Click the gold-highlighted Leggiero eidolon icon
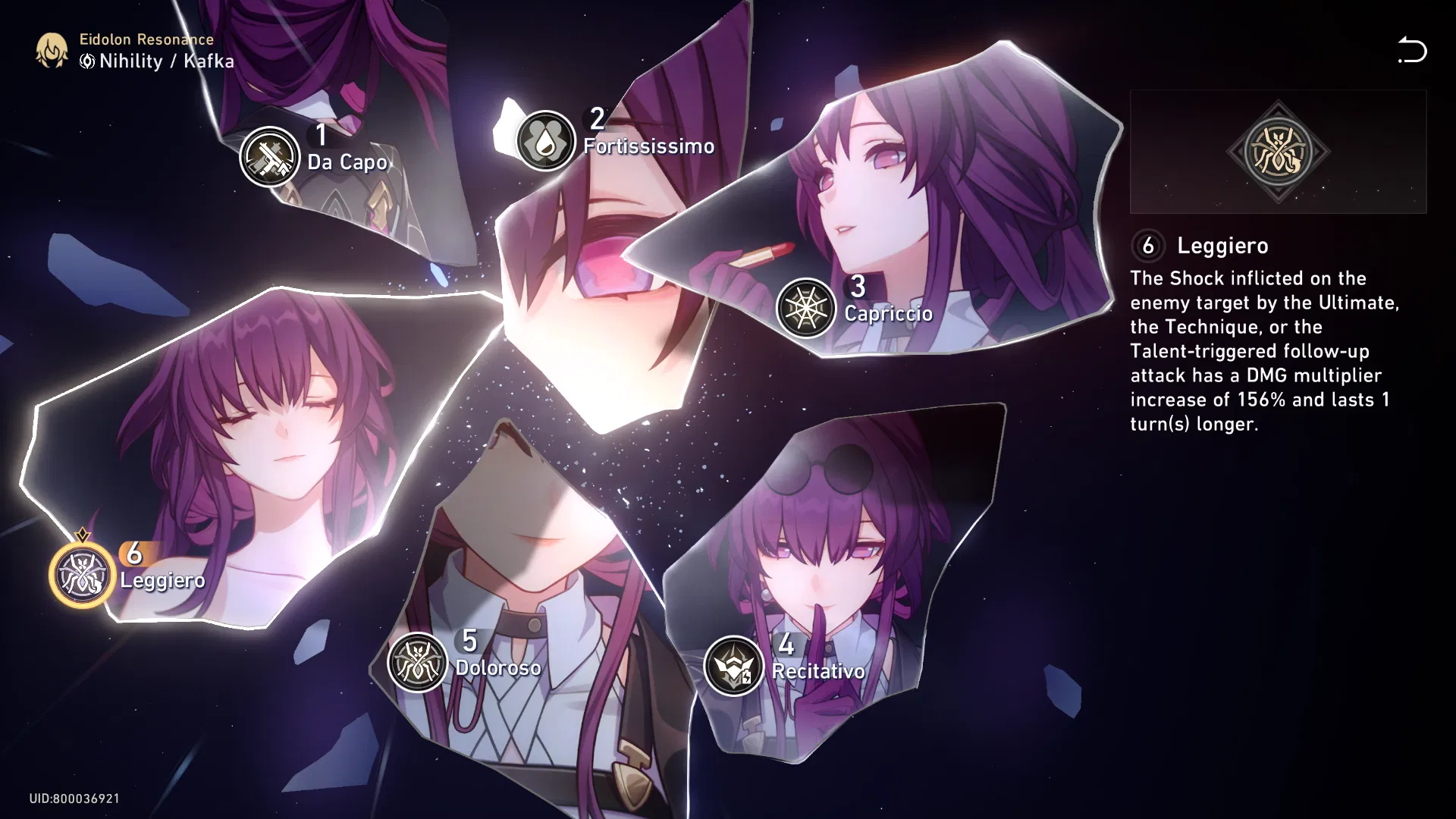The height and width of the screenshot is (819, 1456). click(x=80, y=575)
